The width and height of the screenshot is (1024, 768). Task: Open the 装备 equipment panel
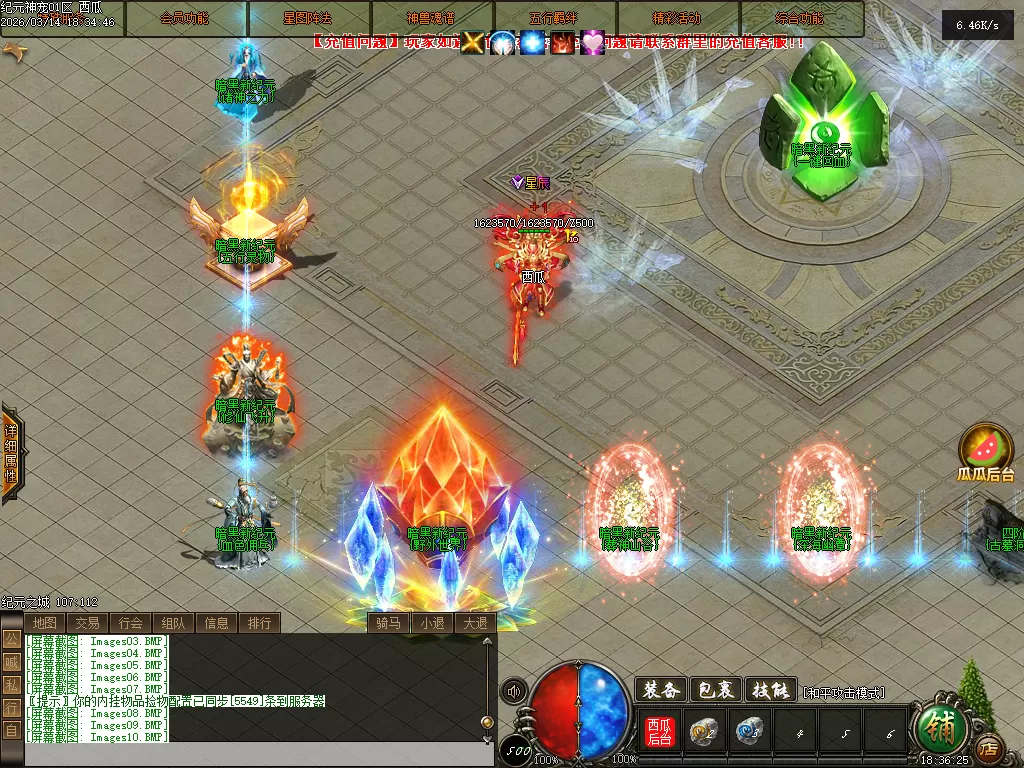pos(662,690)
